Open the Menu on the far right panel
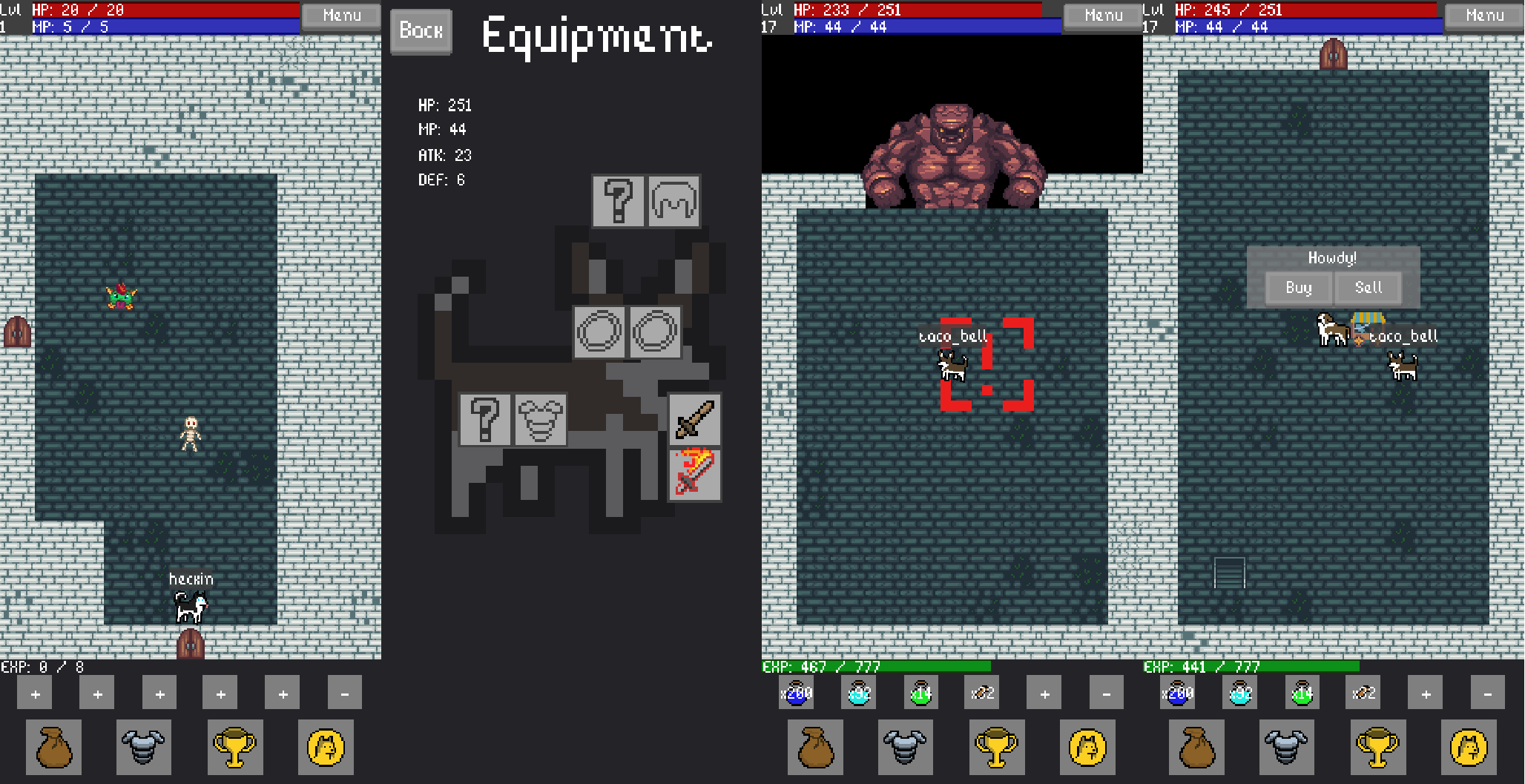The width and height of the screenshot is (1525, 784). click(x=1483, y=15)
